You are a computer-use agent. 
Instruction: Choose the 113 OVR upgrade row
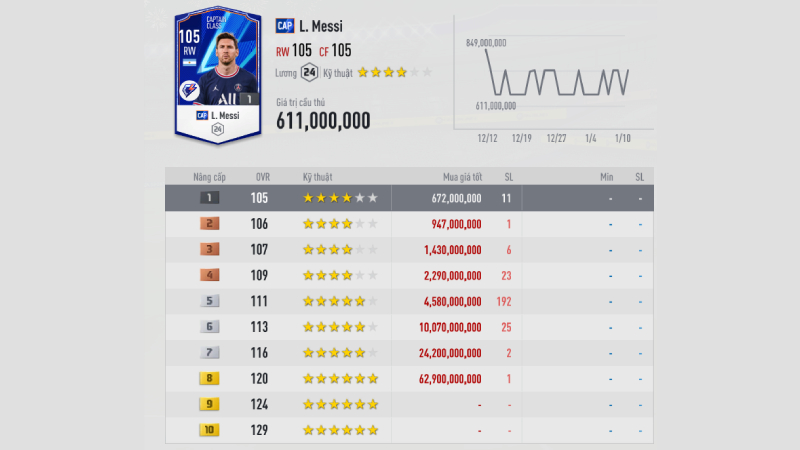tap(410, 326)
